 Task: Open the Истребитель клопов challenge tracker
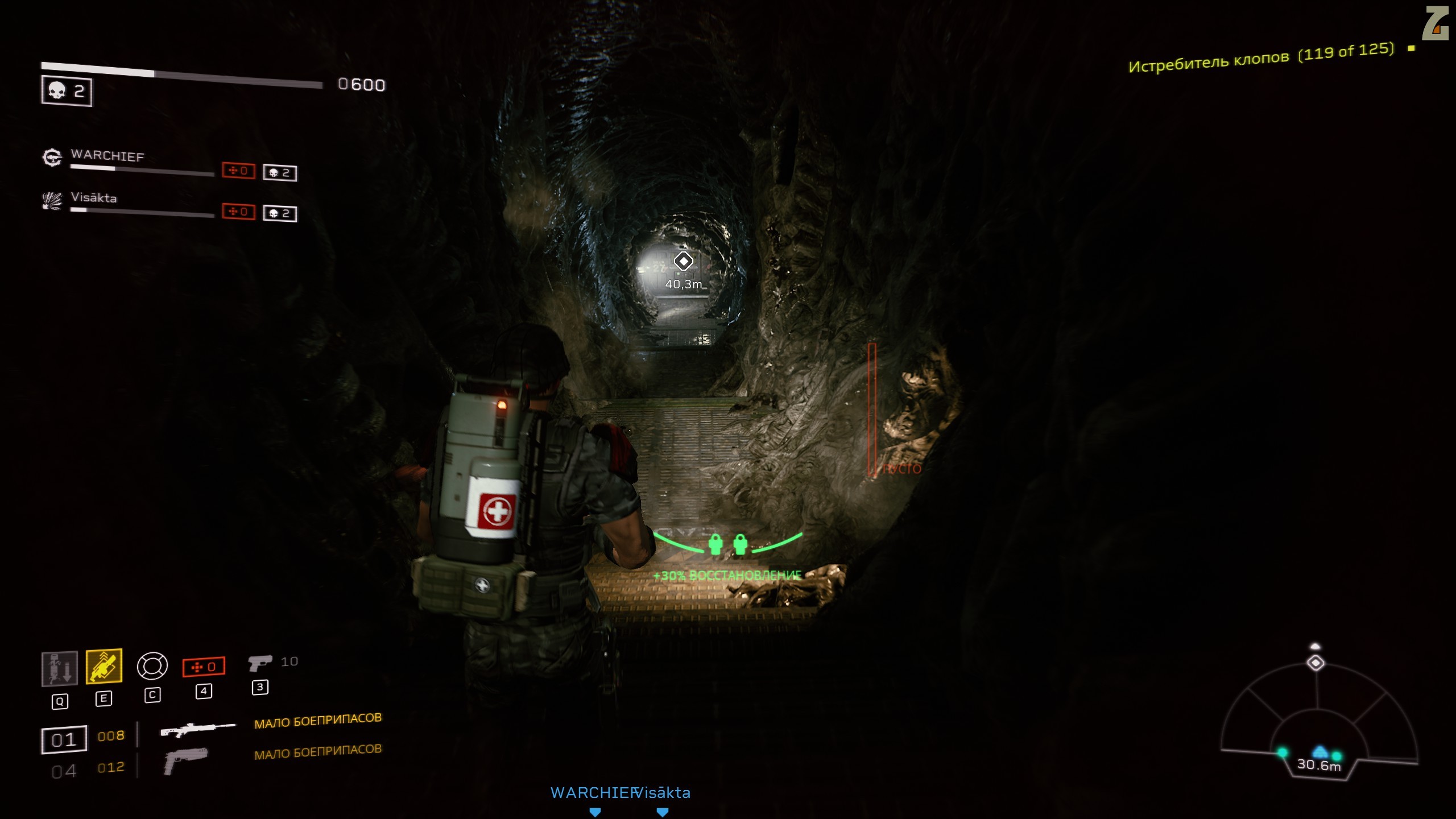[1261, 59]
